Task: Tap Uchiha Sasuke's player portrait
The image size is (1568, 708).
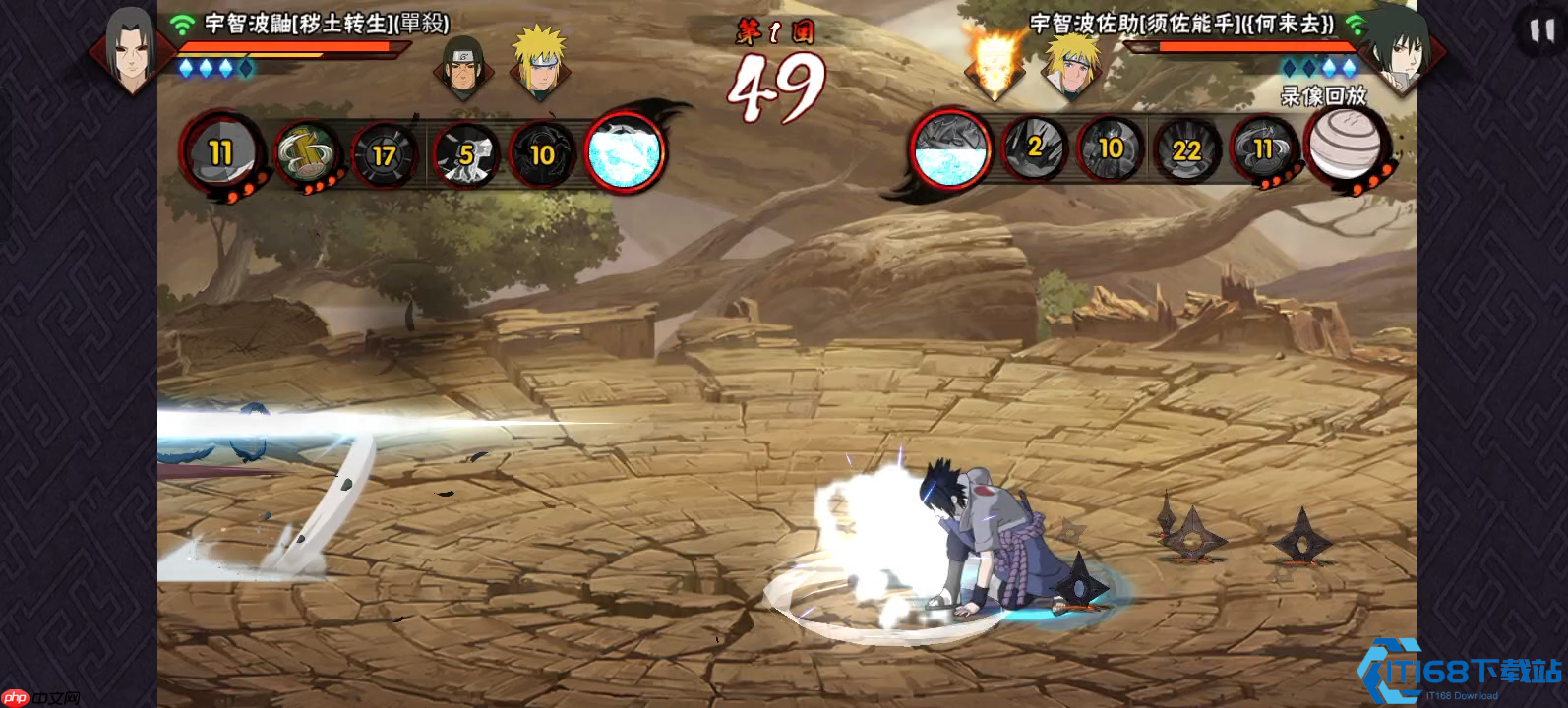Action: tap(1400, 49)
